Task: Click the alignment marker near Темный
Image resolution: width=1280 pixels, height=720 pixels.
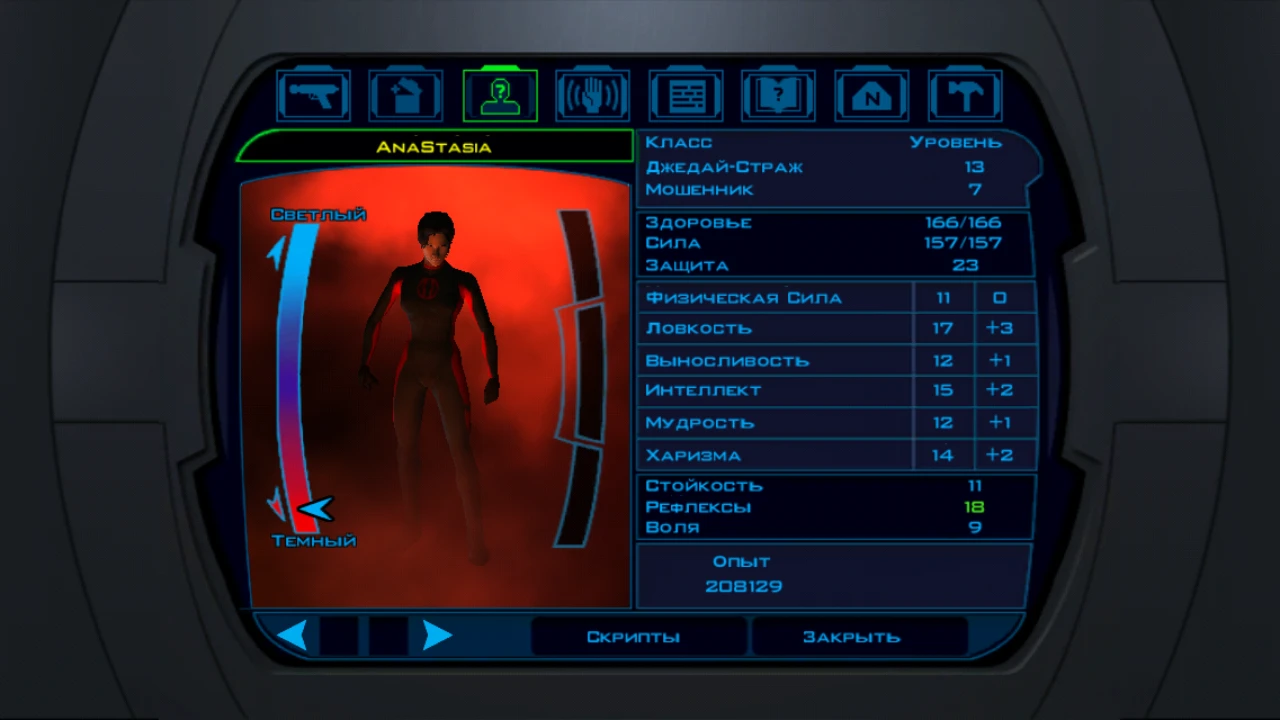Action: click(315, 510)
